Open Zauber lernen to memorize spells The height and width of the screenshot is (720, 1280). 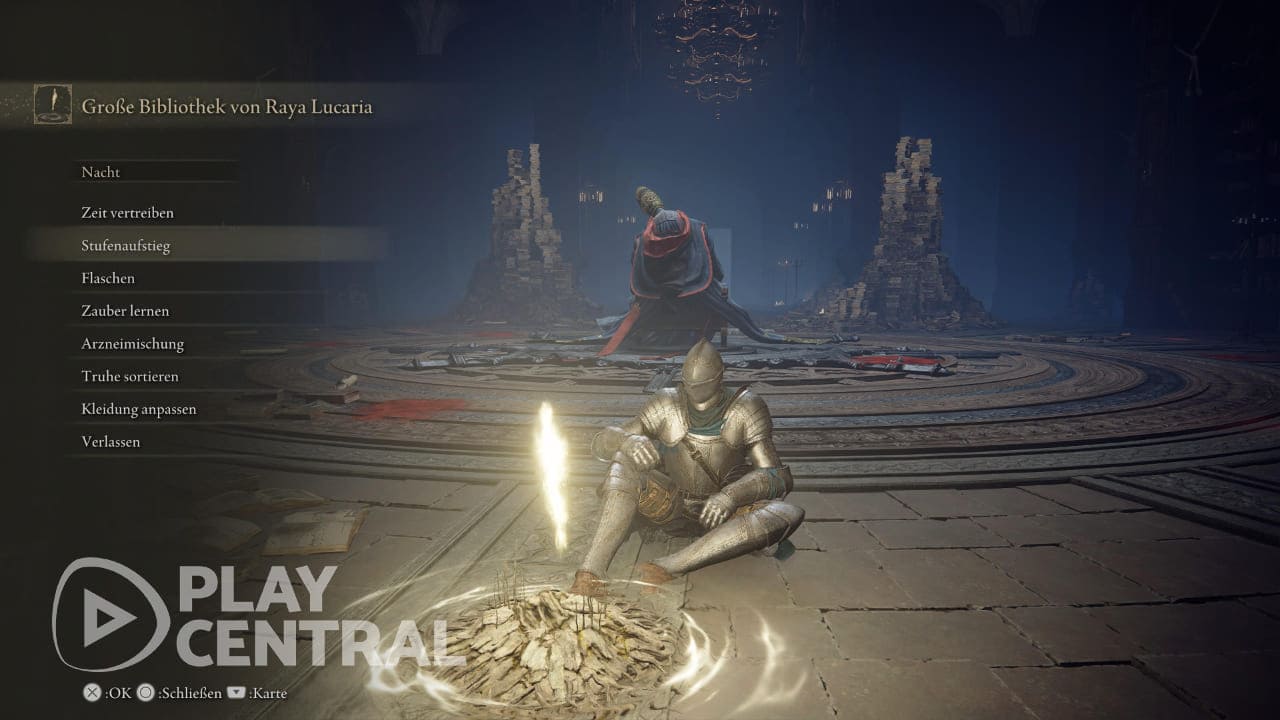tap(125, 311)
